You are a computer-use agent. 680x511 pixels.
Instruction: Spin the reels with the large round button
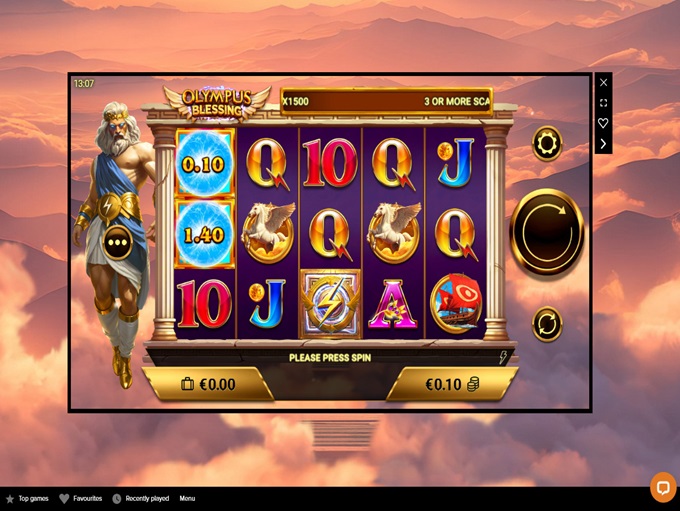point(547,231)
